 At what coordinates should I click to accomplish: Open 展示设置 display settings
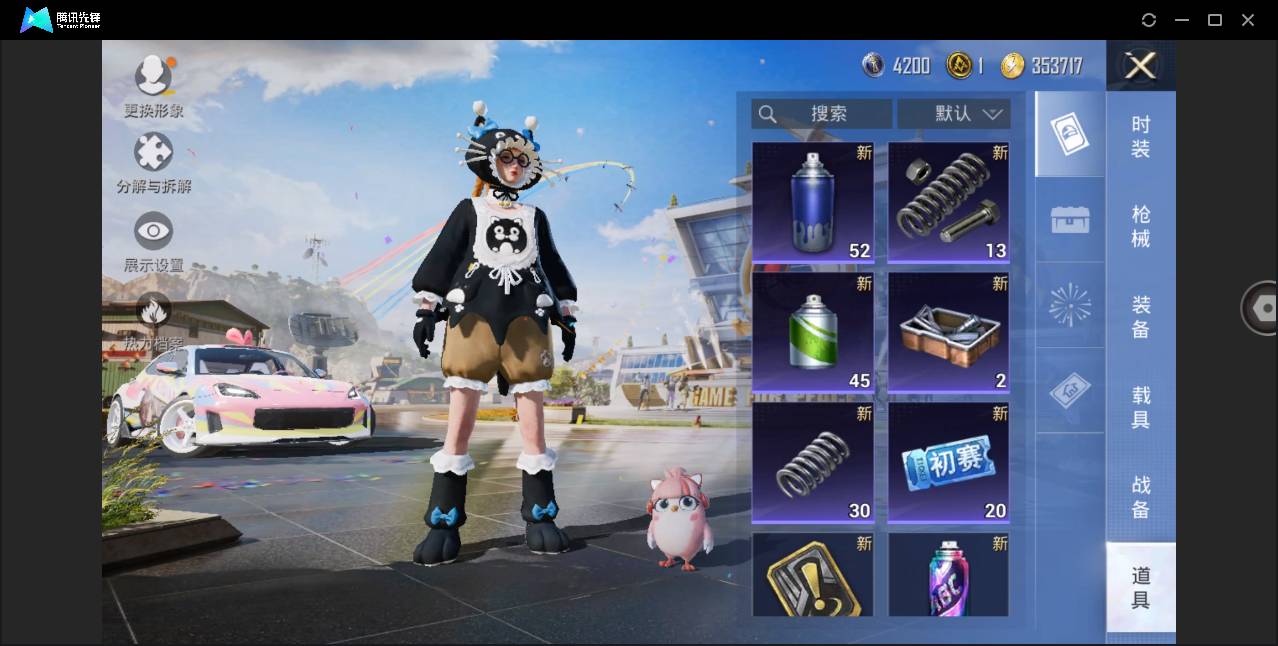(x=153, y=241)
